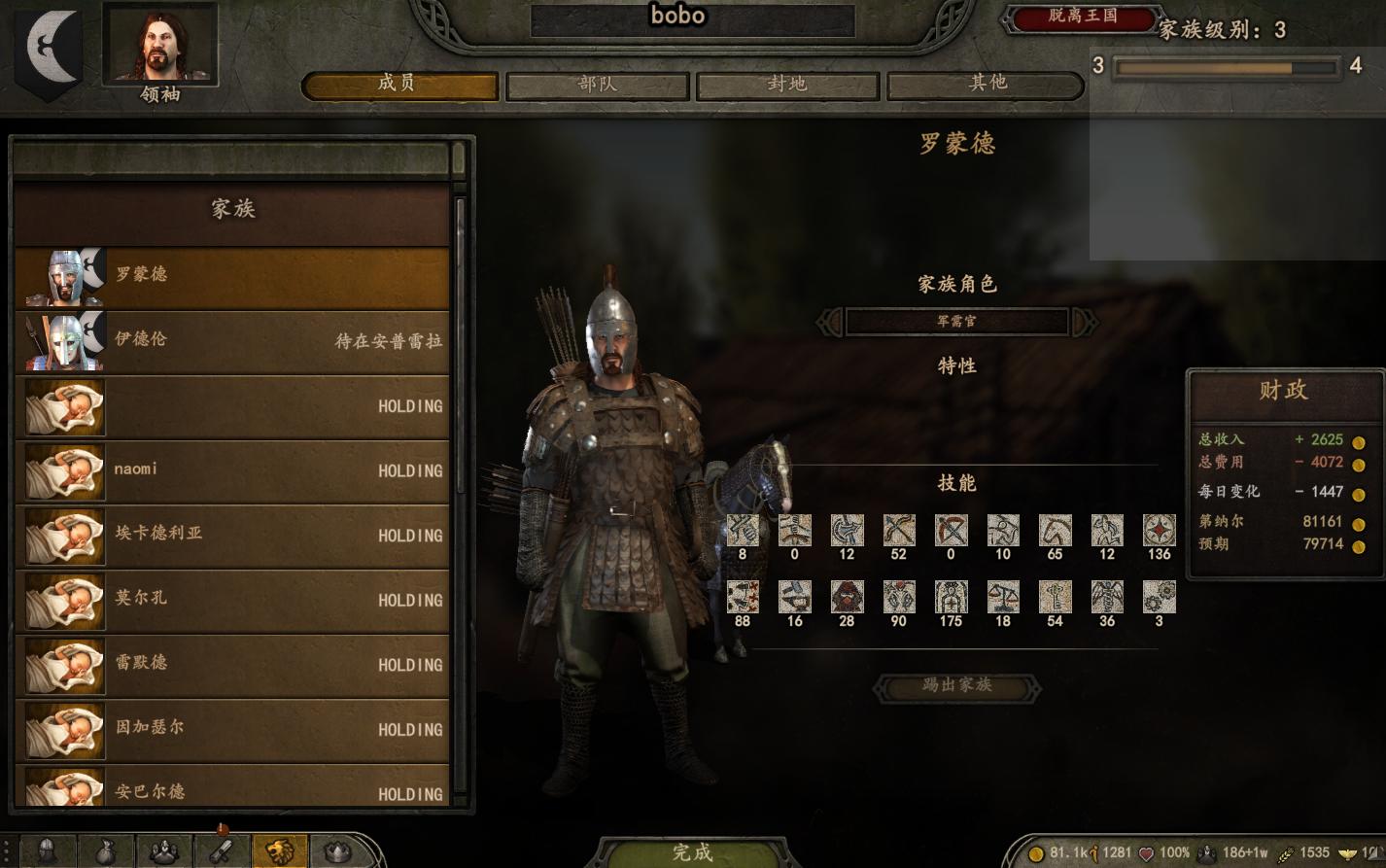The image size is (1386, 868).
Task: Open the character screen helmet icon
Action: pyautogui.click(x=46, y=852)
